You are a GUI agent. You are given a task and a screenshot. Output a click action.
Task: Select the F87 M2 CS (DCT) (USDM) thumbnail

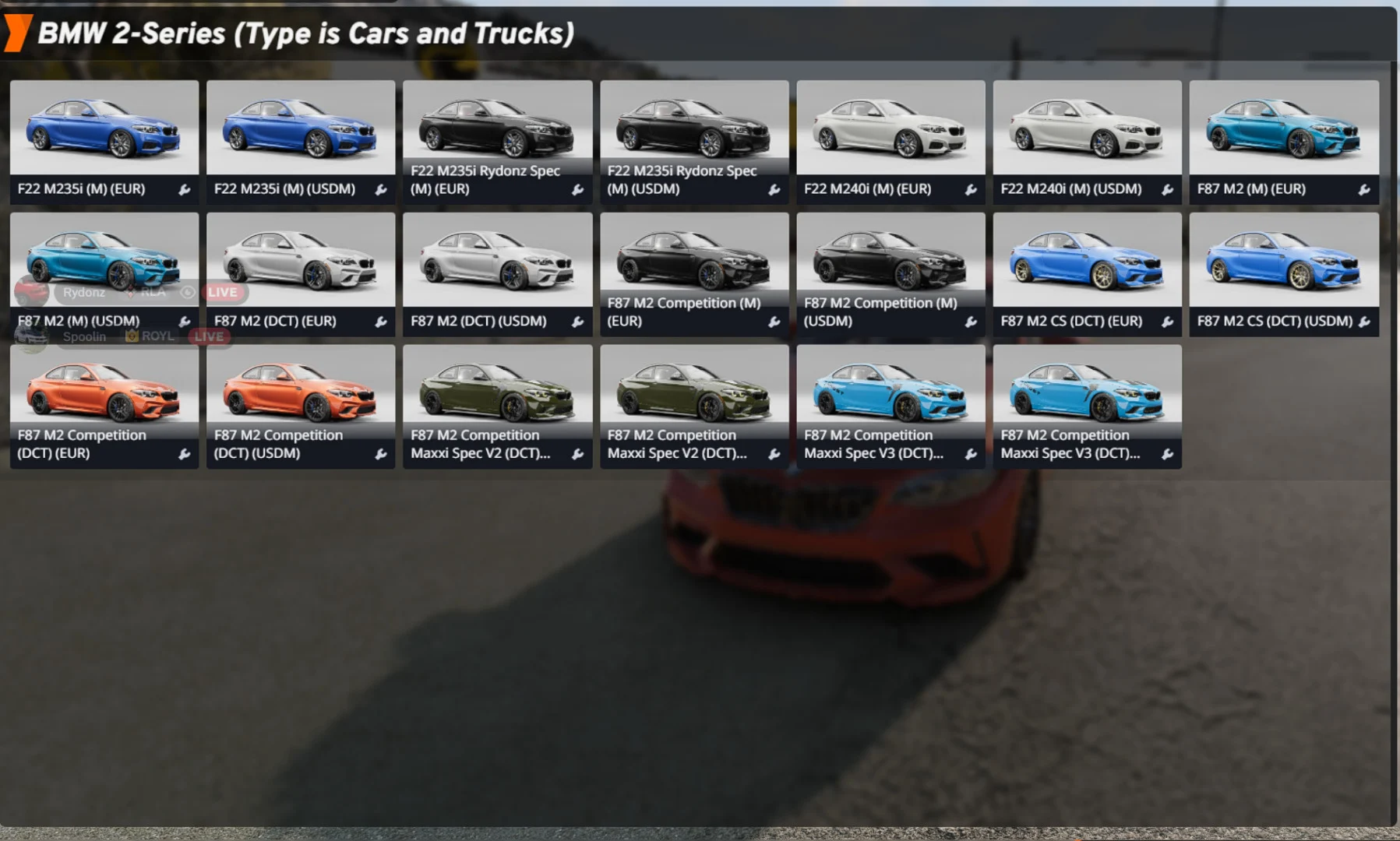click(x=1284, y=257)
